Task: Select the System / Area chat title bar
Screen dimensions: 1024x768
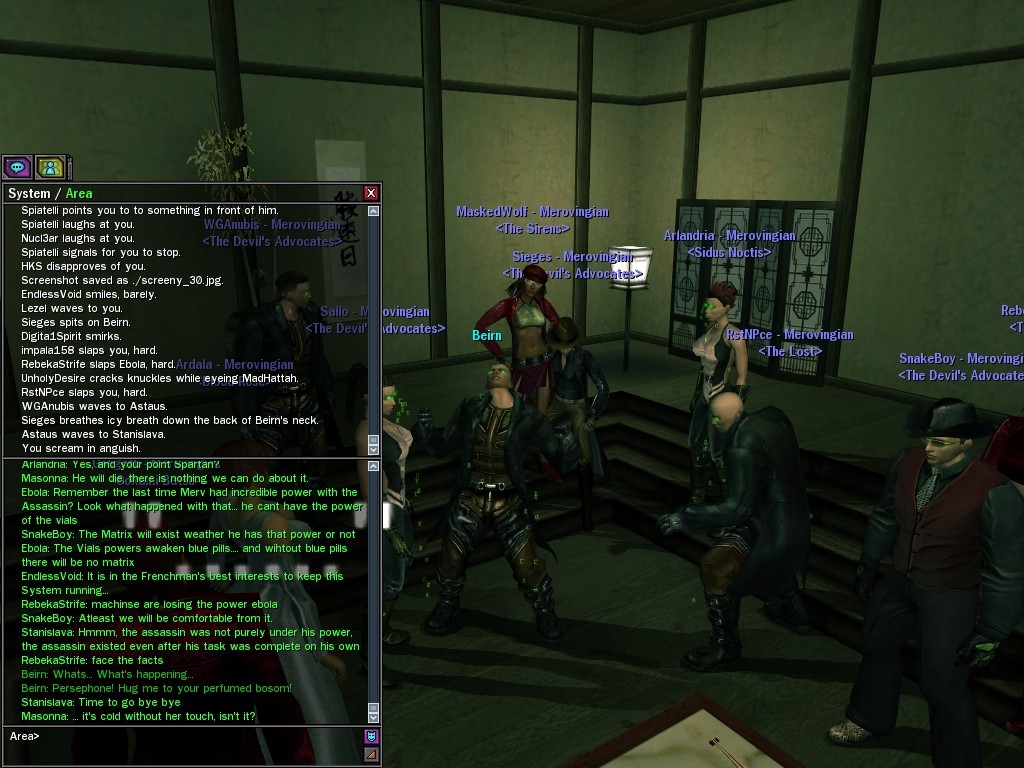Action: tap(180, 193)
